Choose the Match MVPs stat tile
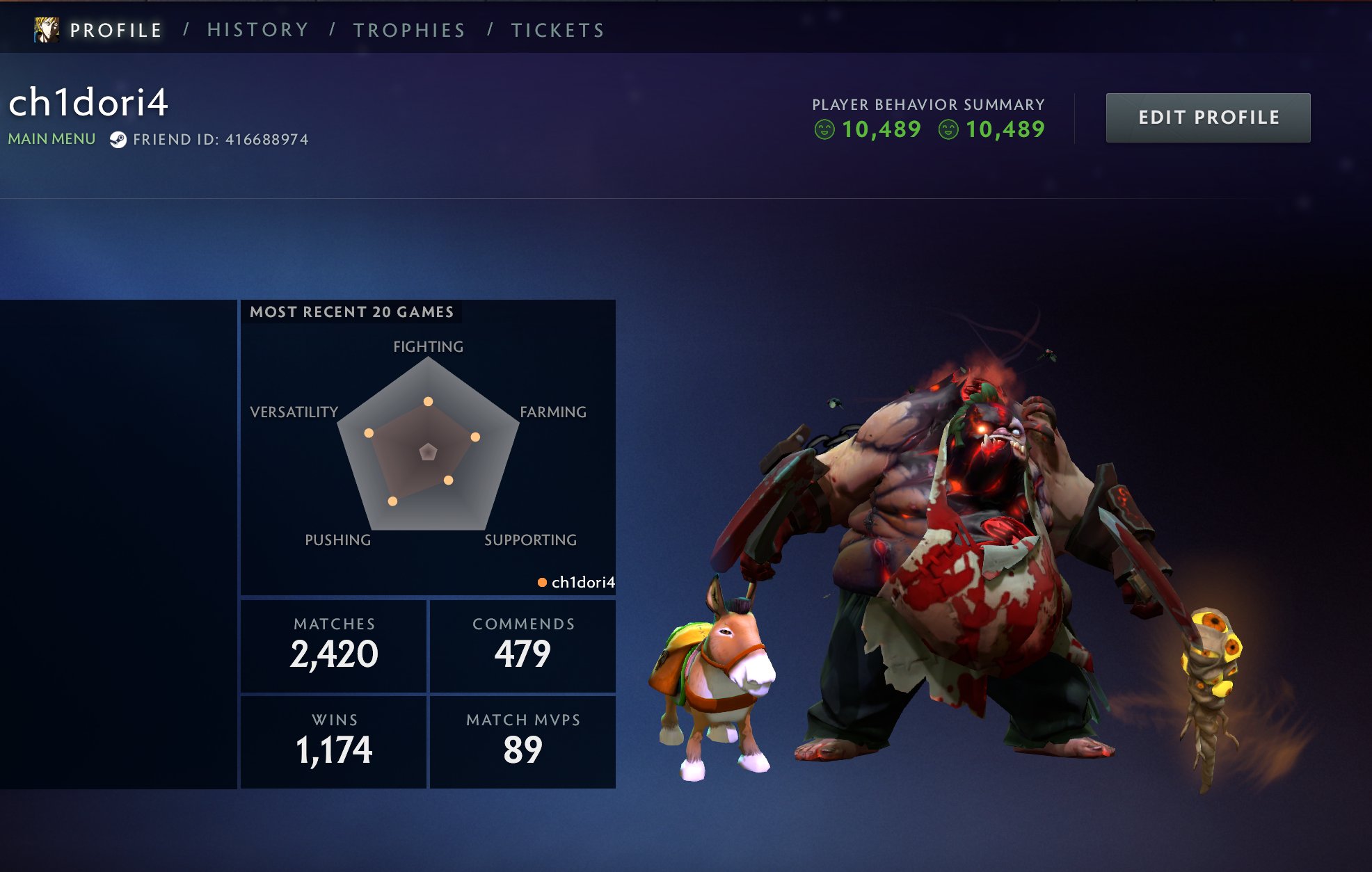 coord(523,742)
